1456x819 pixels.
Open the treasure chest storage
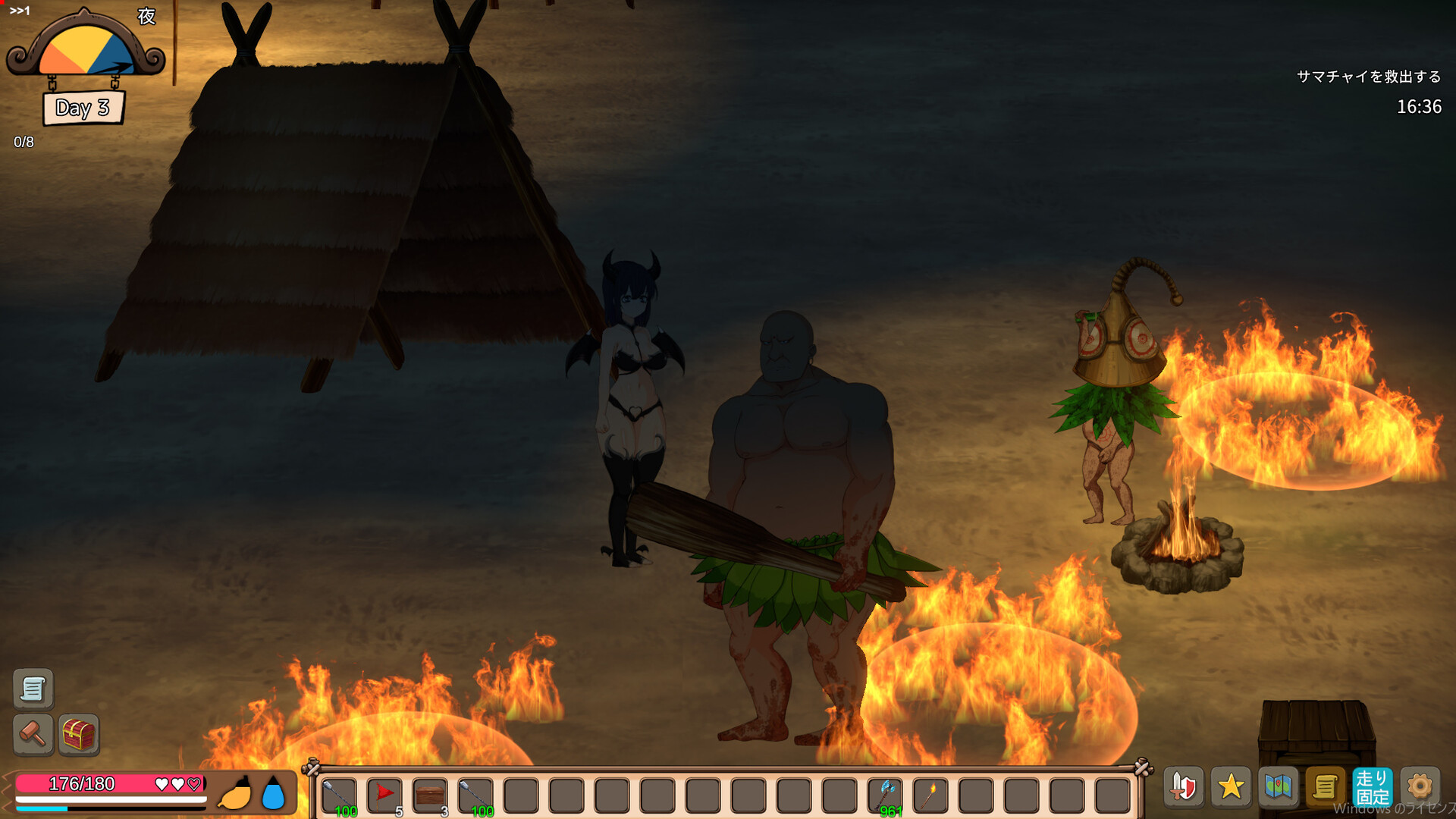click(x=79, y=736)
